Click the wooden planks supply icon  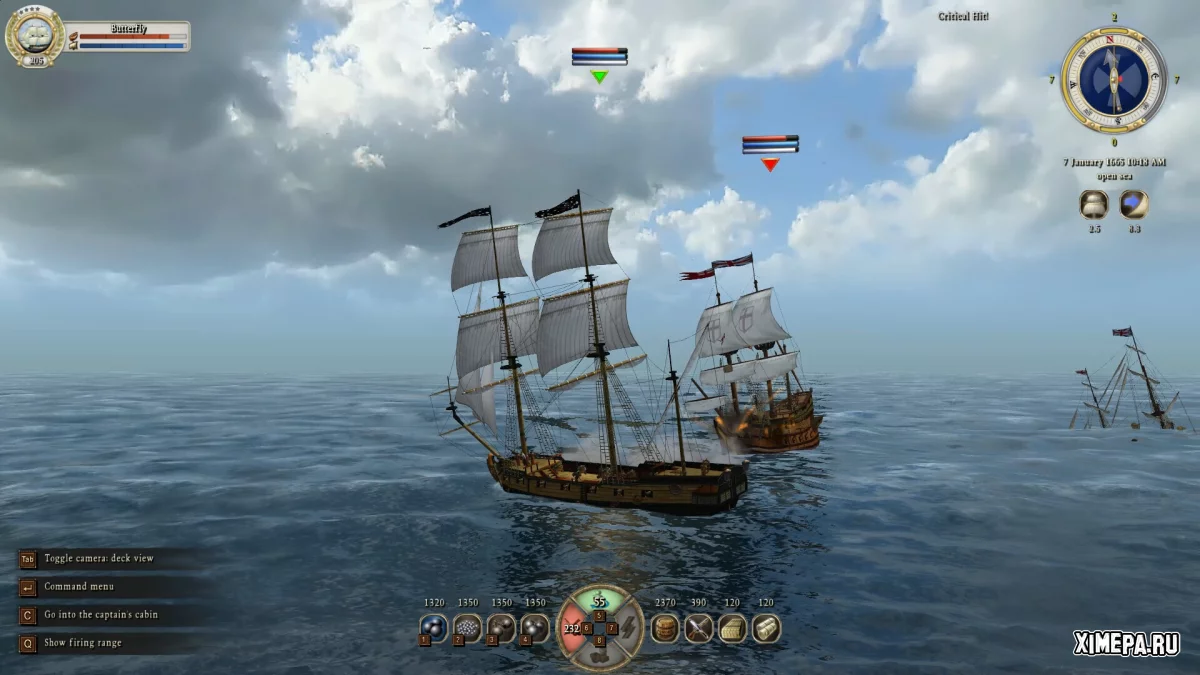[x=732, y=628]
